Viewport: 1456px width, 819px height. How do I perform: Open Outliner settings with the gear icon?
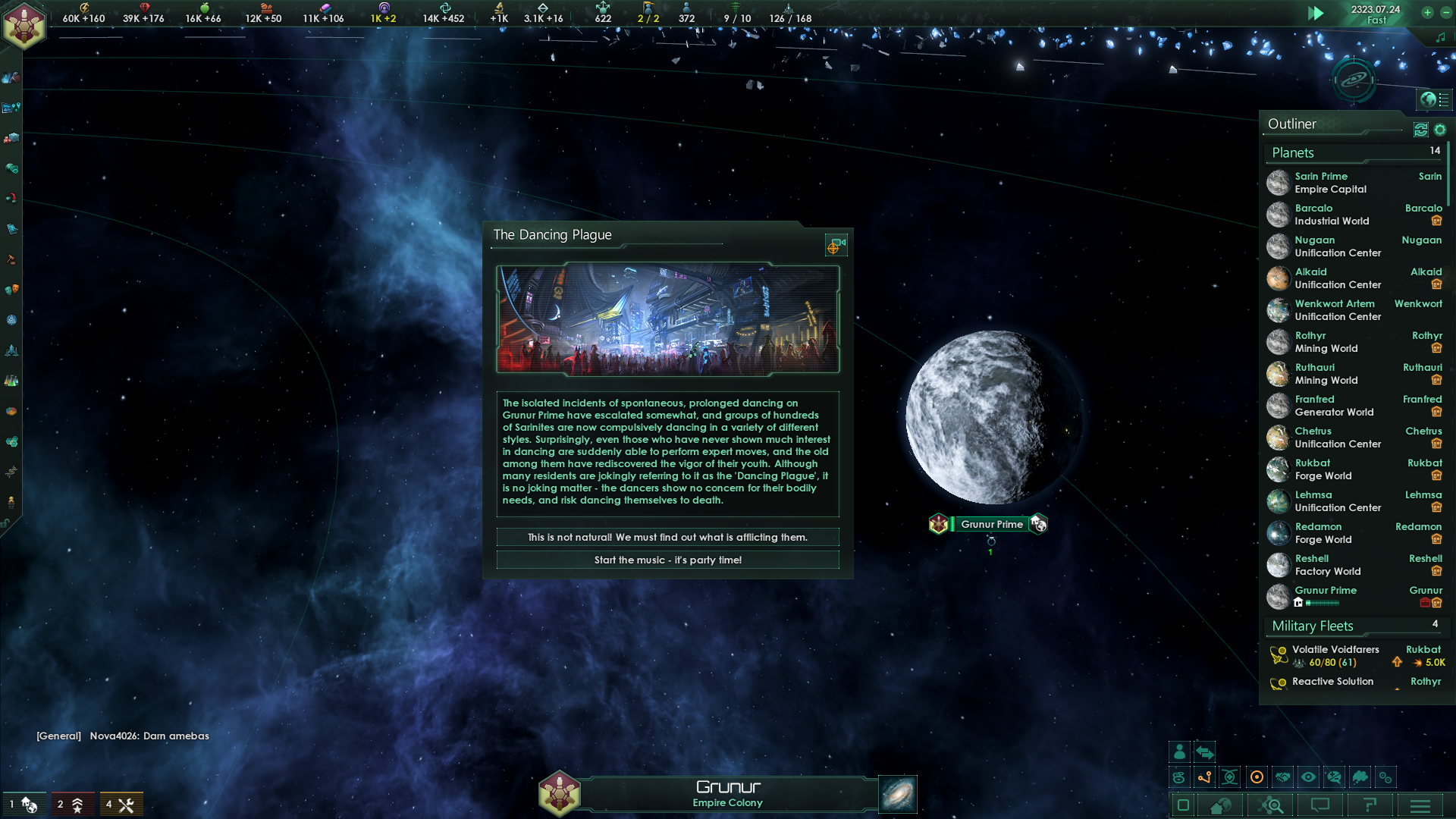1440,130
